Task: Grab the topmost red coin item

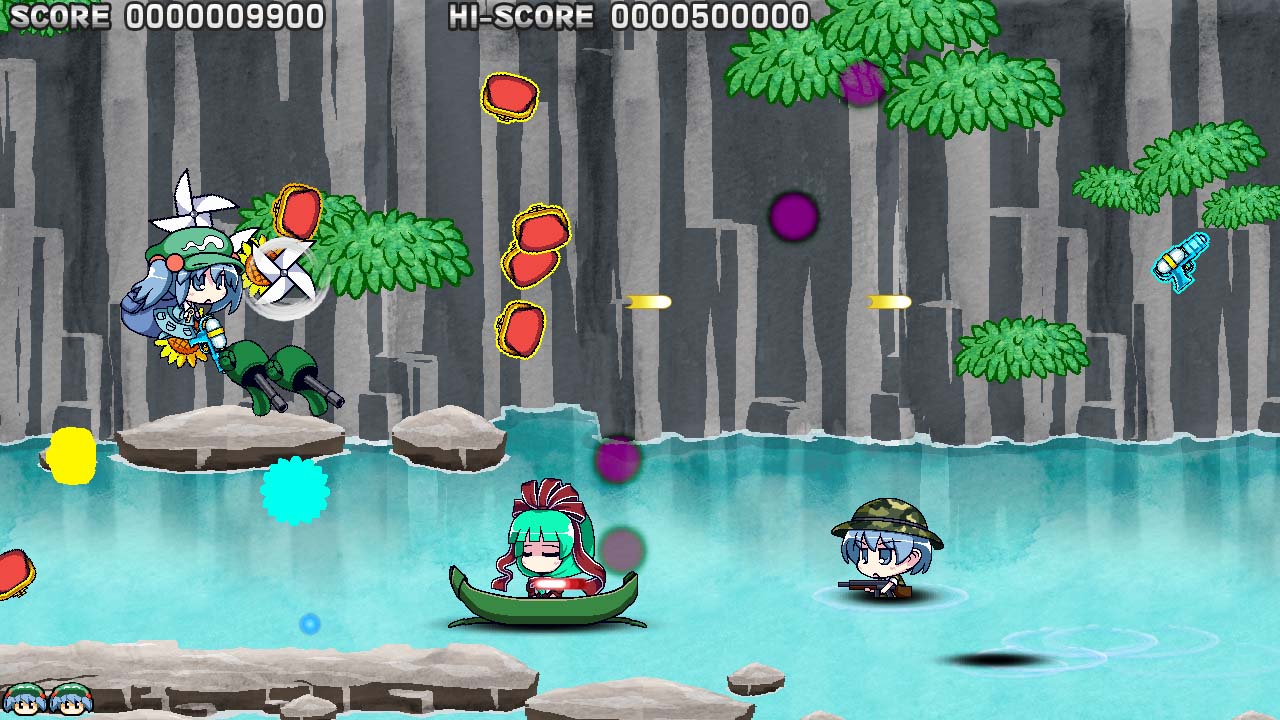Action: (x=512, y=95)
